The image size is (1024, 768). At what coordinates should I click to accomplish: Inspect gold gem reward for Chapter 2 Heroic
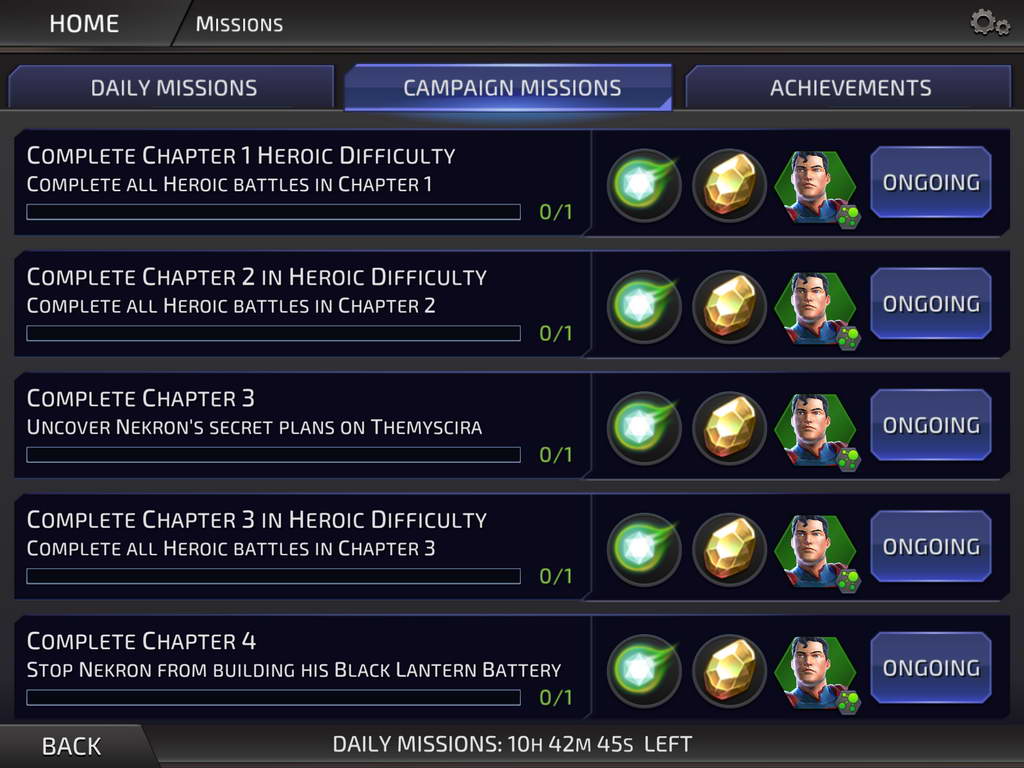tap(729, 306)
